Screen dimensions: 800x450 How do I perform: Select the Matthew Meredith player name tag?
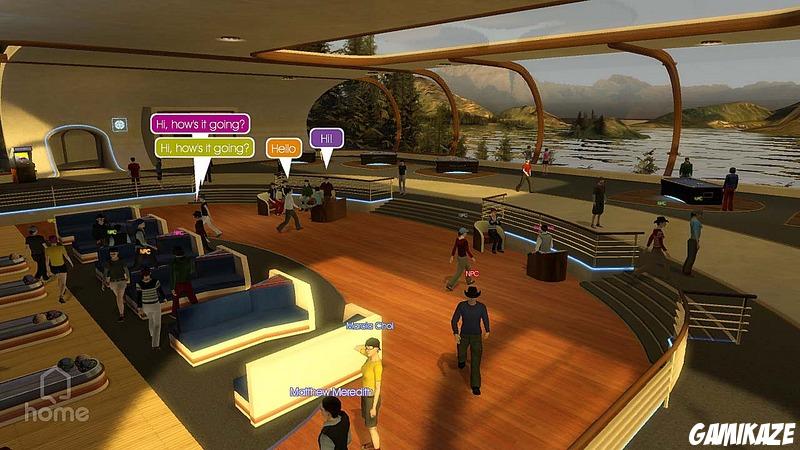330,392
